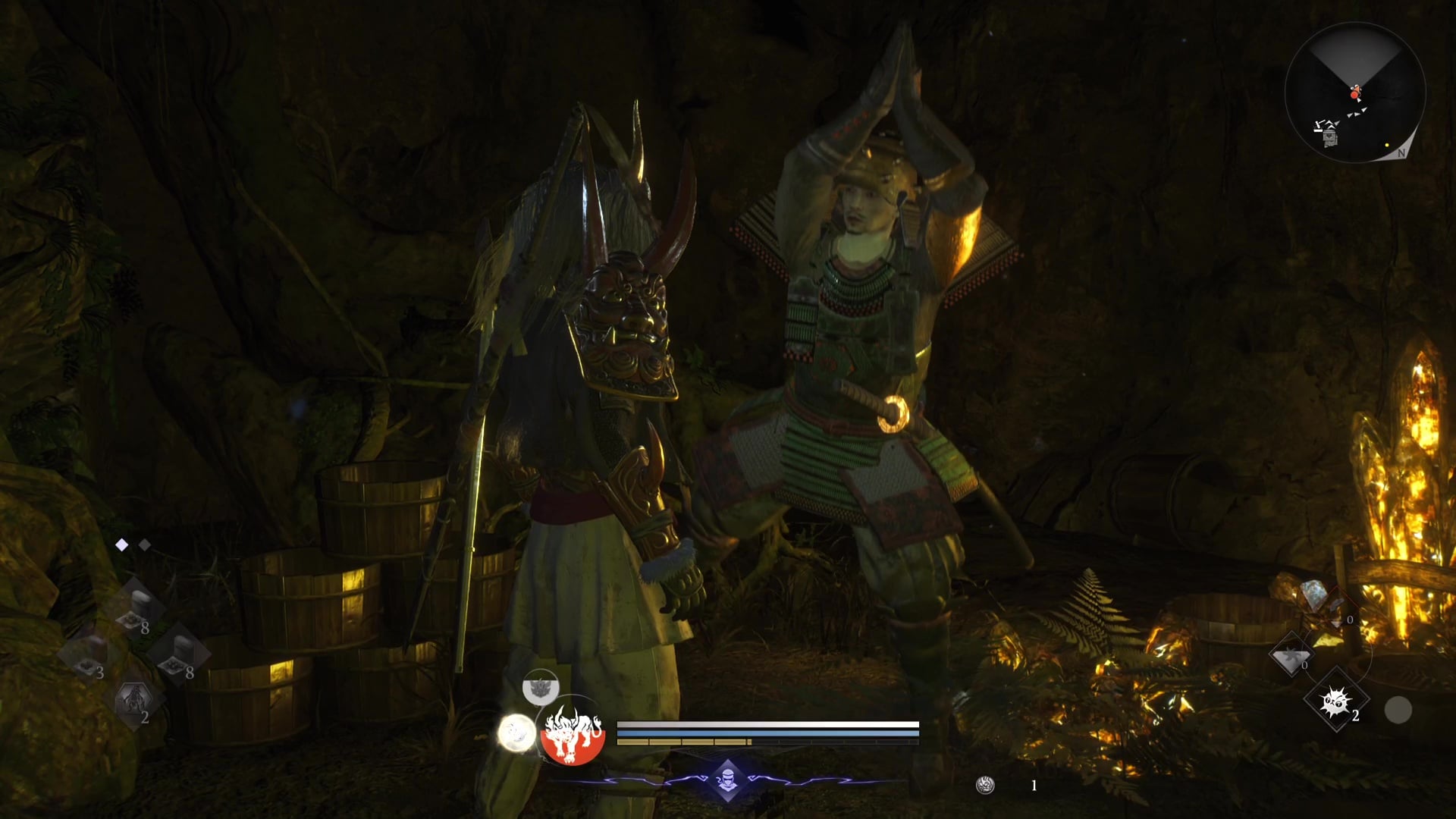Image resolution: width=1456 pixels, height=819 pixels.
Task: Switch to the dimmed gray shortcut set diamond
Action: (145, 544)
